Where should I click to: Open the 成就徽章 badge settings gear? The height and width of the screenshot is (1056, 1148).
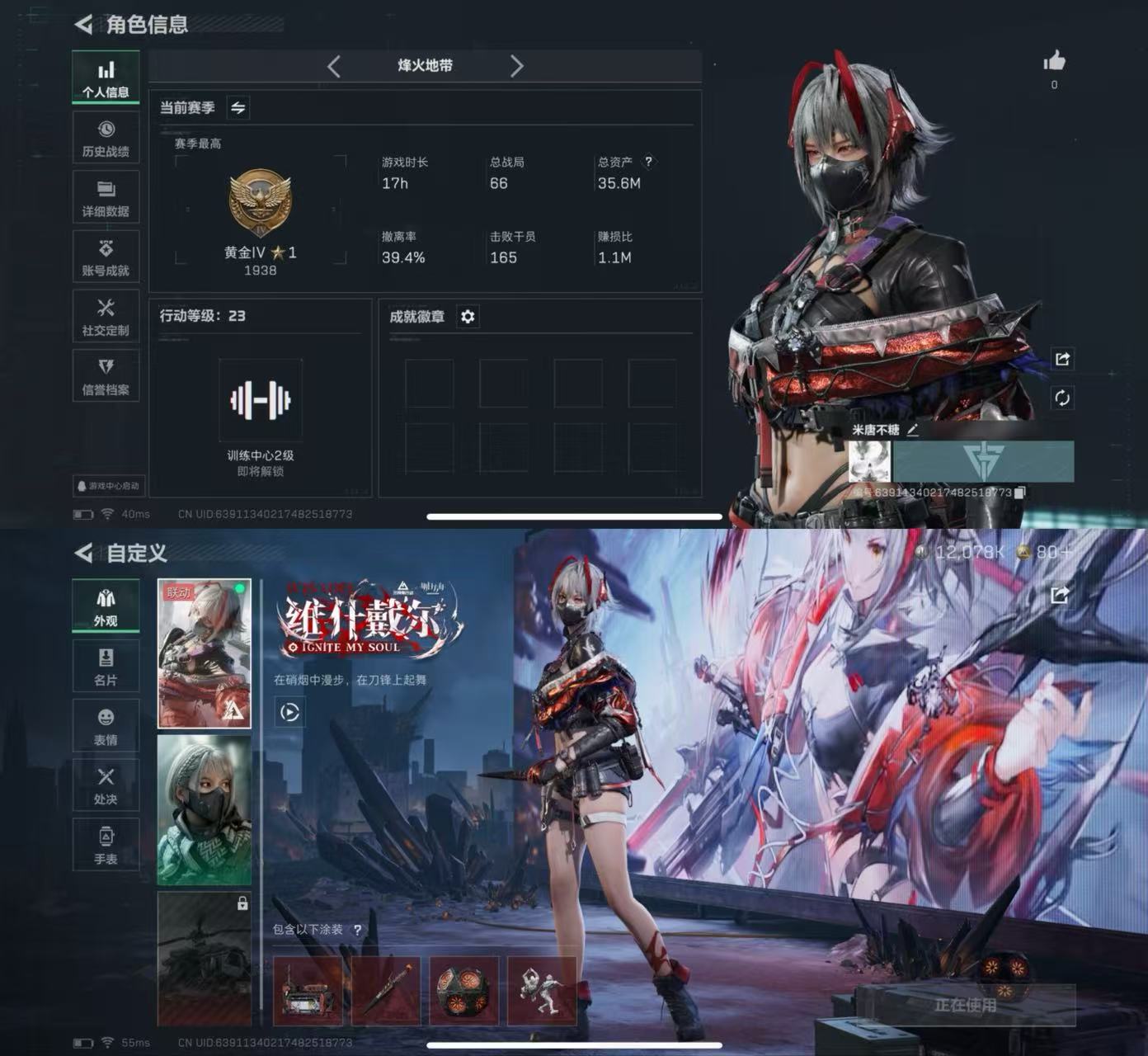[468, 317]
